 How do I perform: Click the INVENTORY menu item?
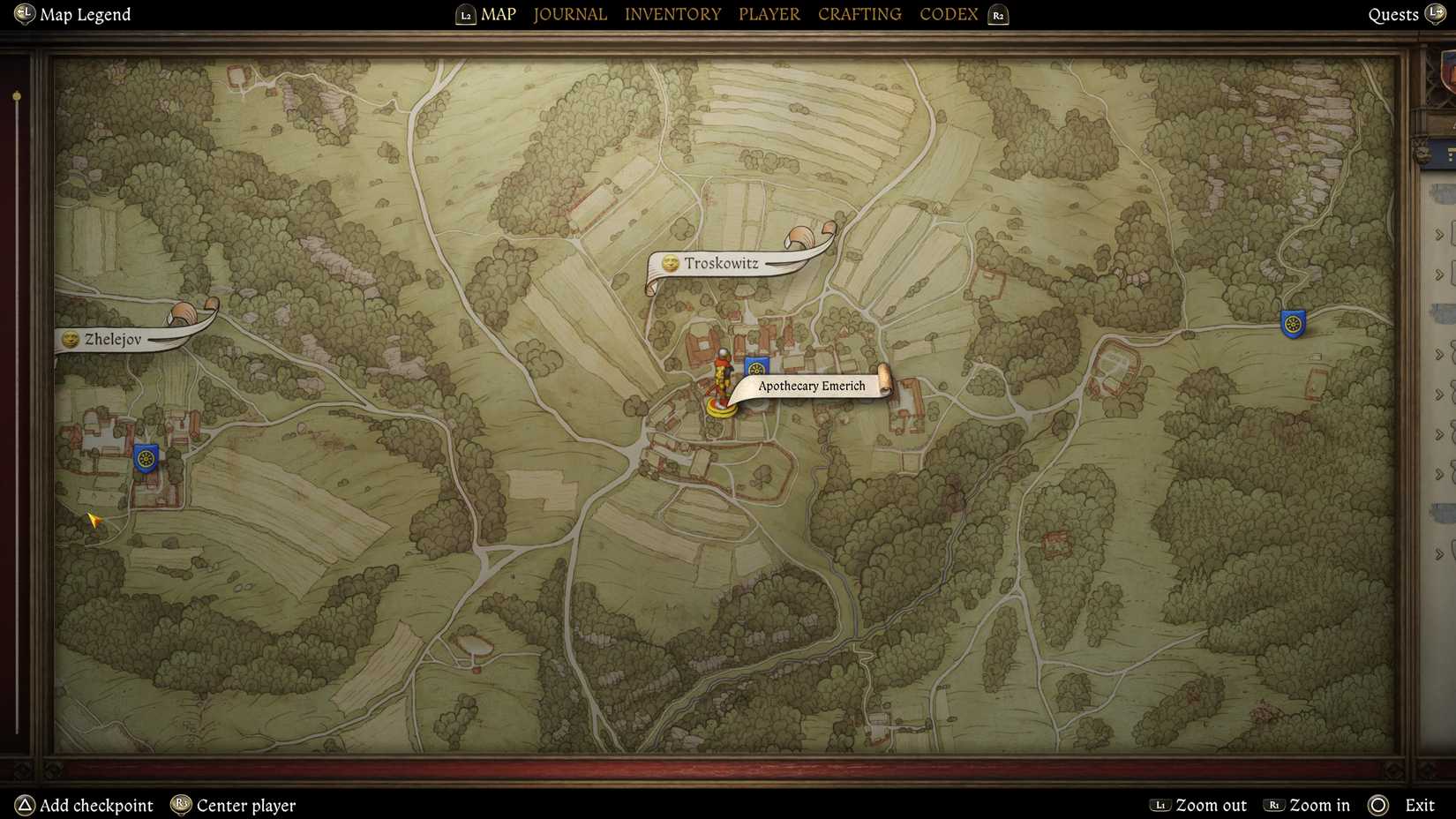coord(672,14)
